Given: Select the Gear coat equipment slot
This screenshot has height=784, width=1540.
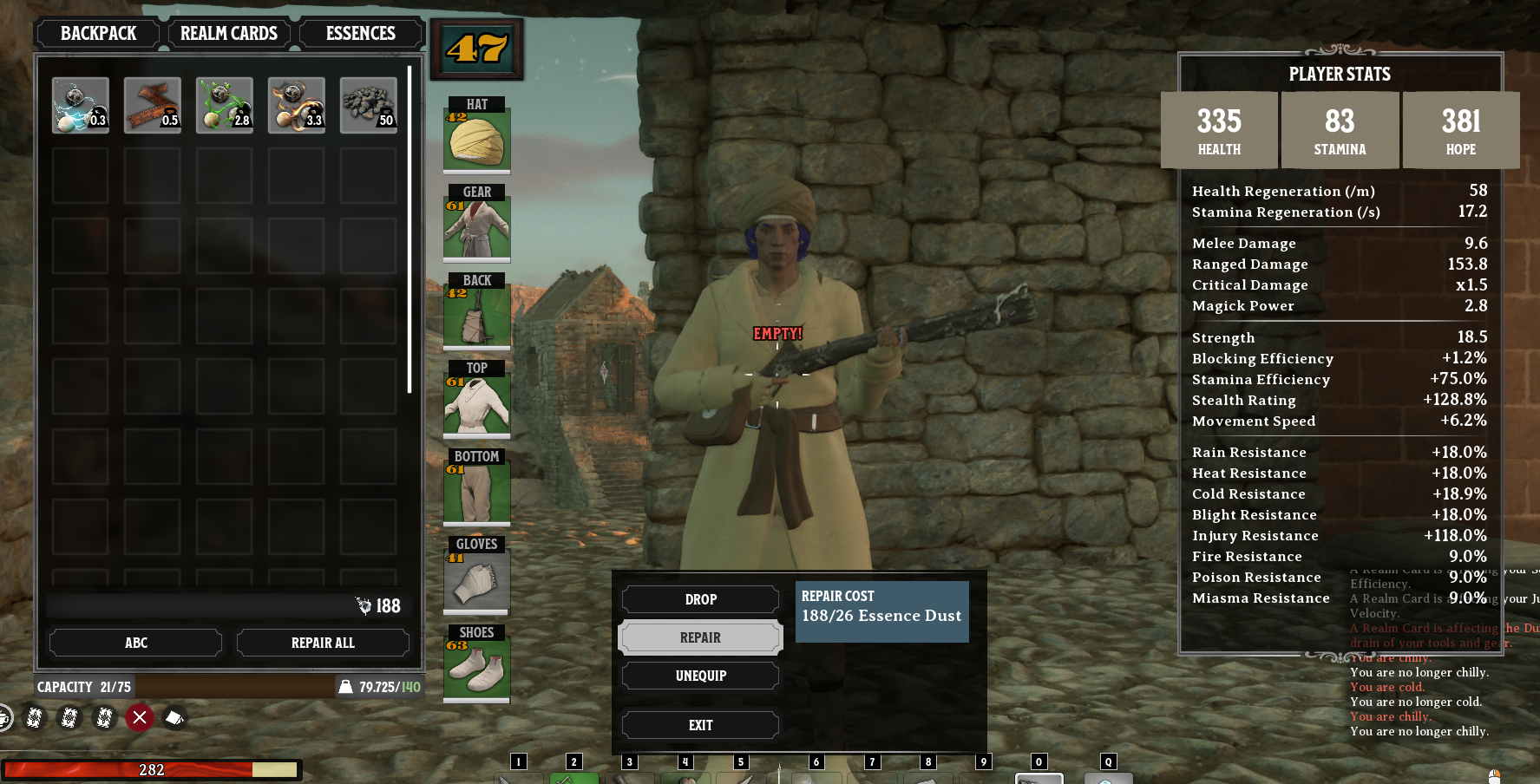Looking at the screenshot, I should pos(476,227).
